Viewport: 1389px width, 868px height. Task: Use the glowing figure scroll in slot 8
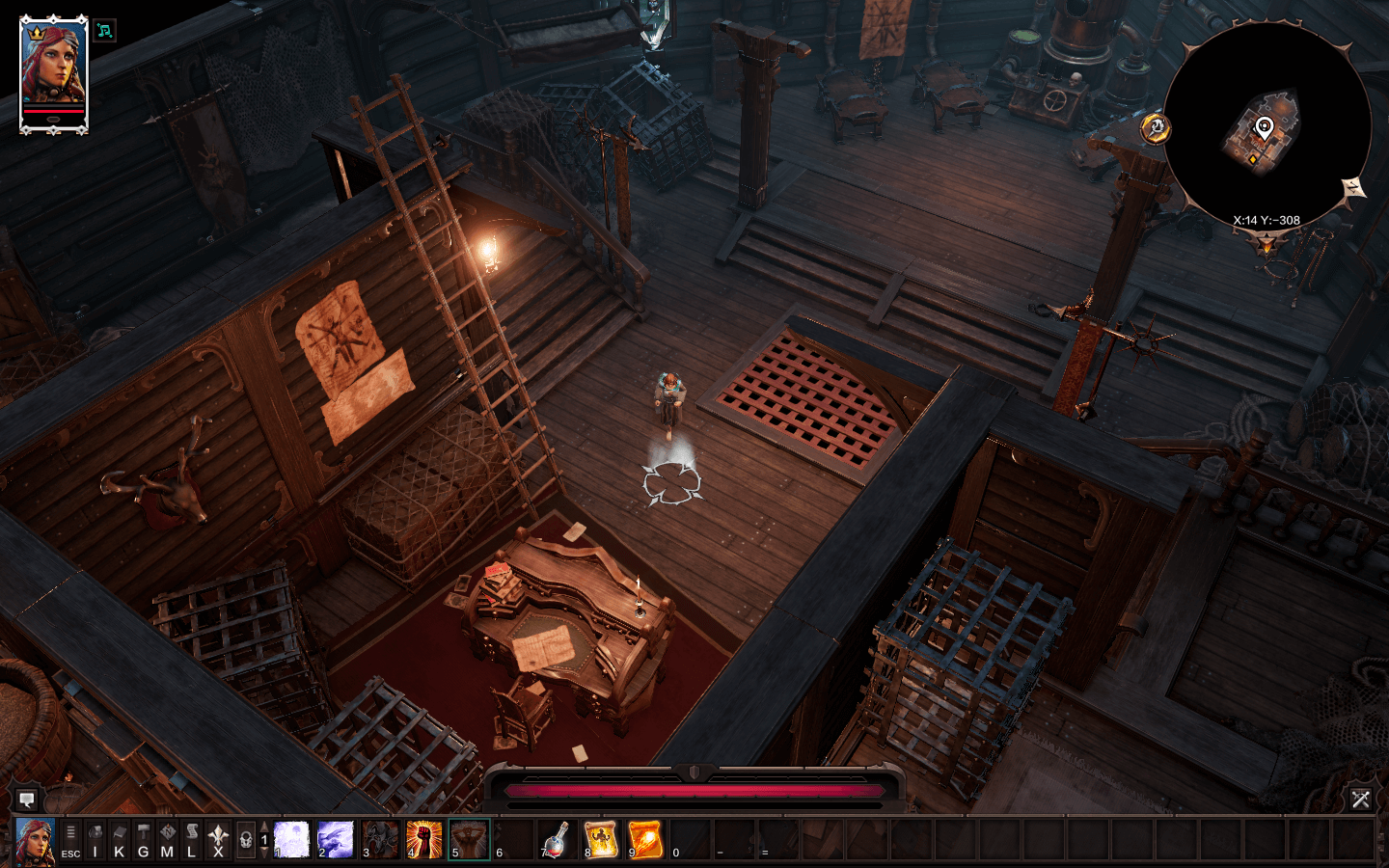pos(601,839)
